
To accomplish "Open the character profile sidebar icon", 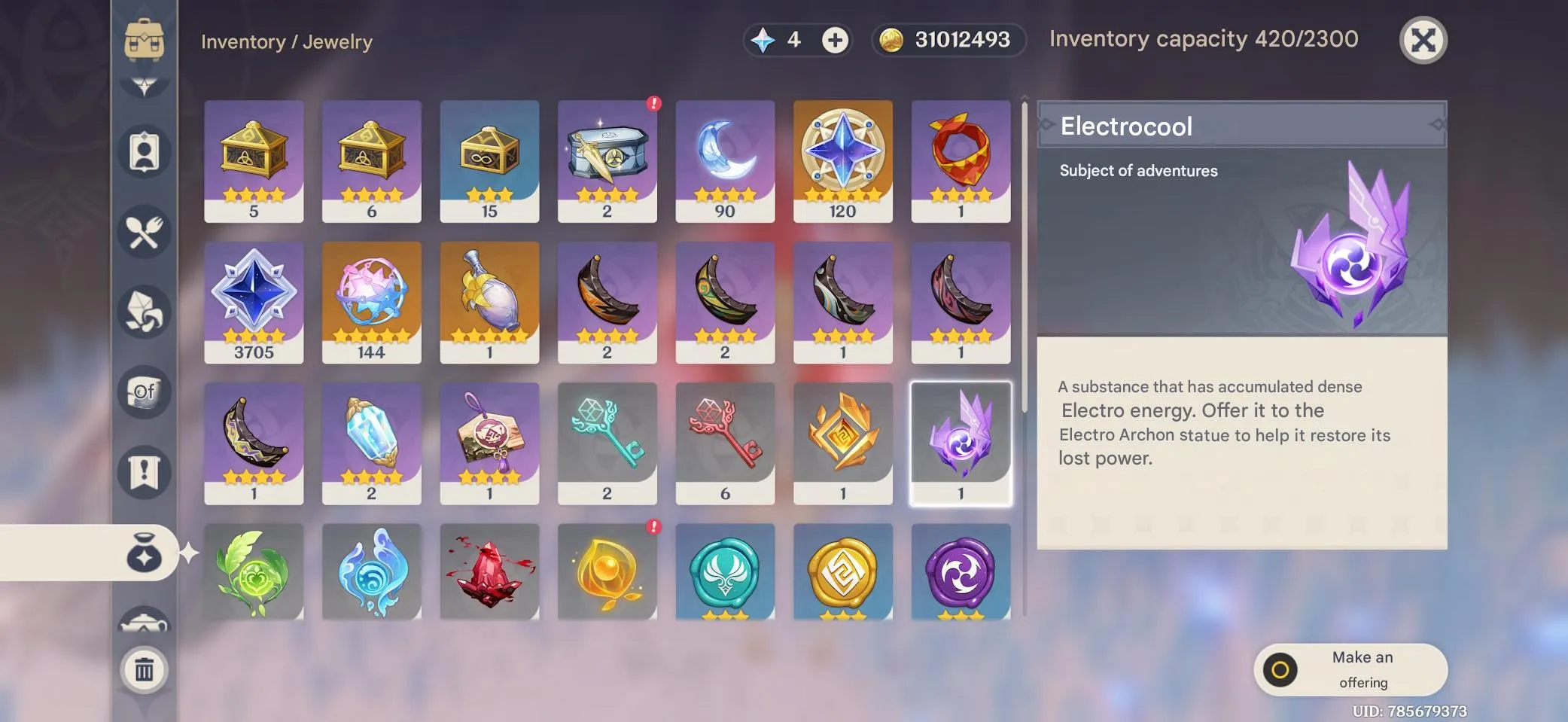I will [x=145, y=152].
